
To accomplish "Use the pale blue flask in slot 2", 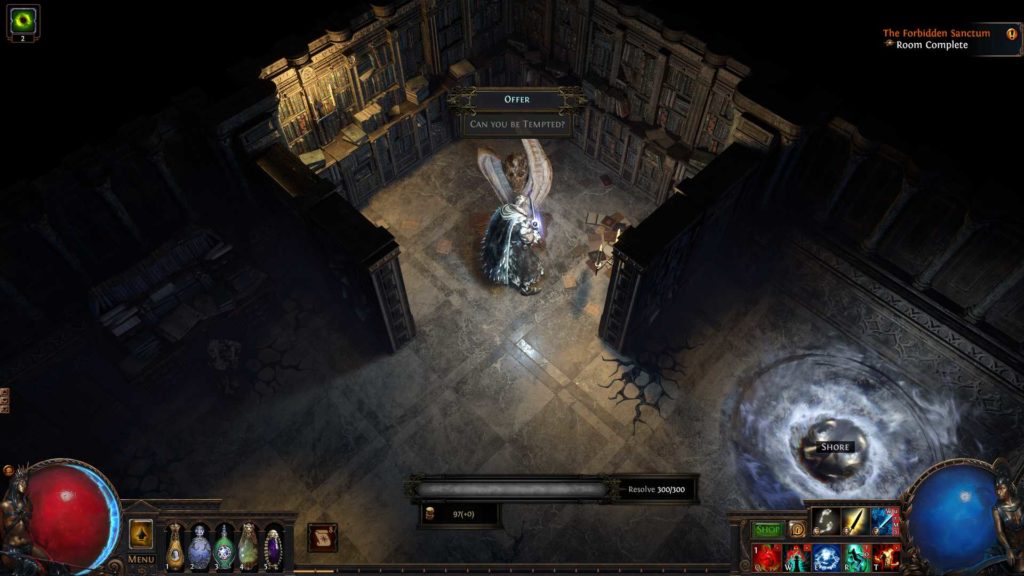I will coord(199,546).
